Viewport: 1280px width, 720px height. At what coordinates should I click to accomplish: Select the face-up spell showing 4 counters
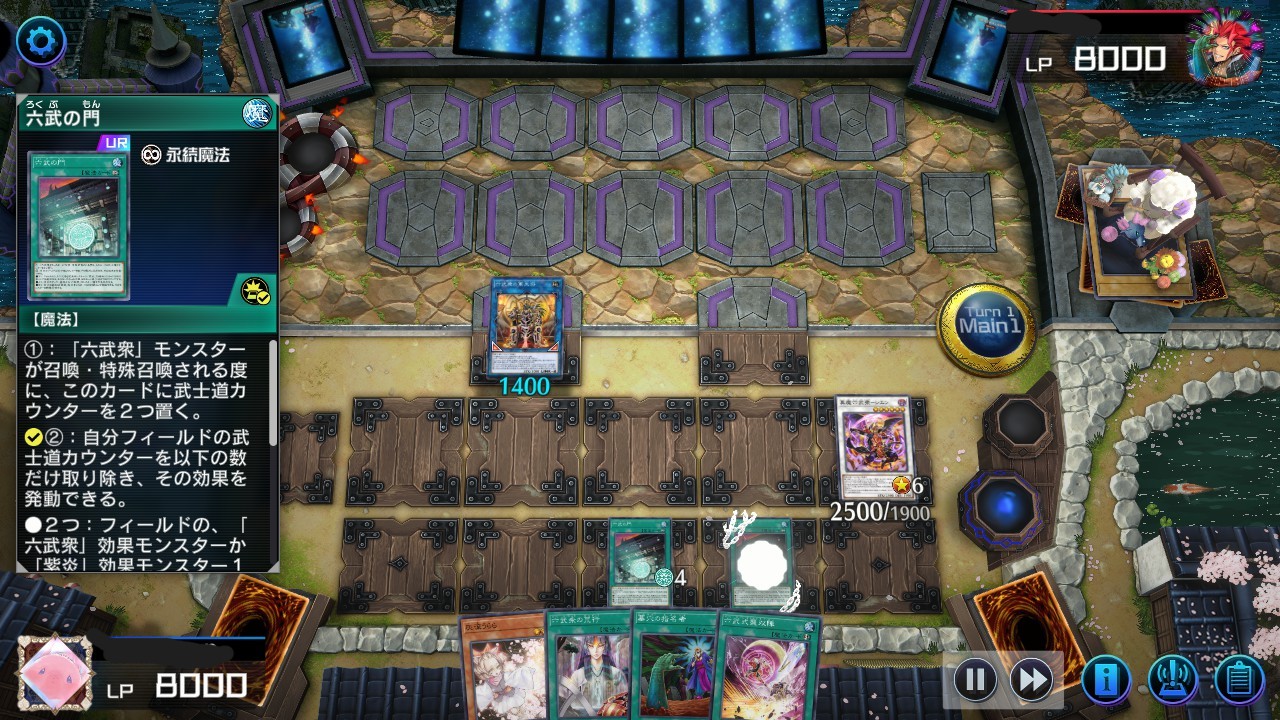click(x=640, y=562)
